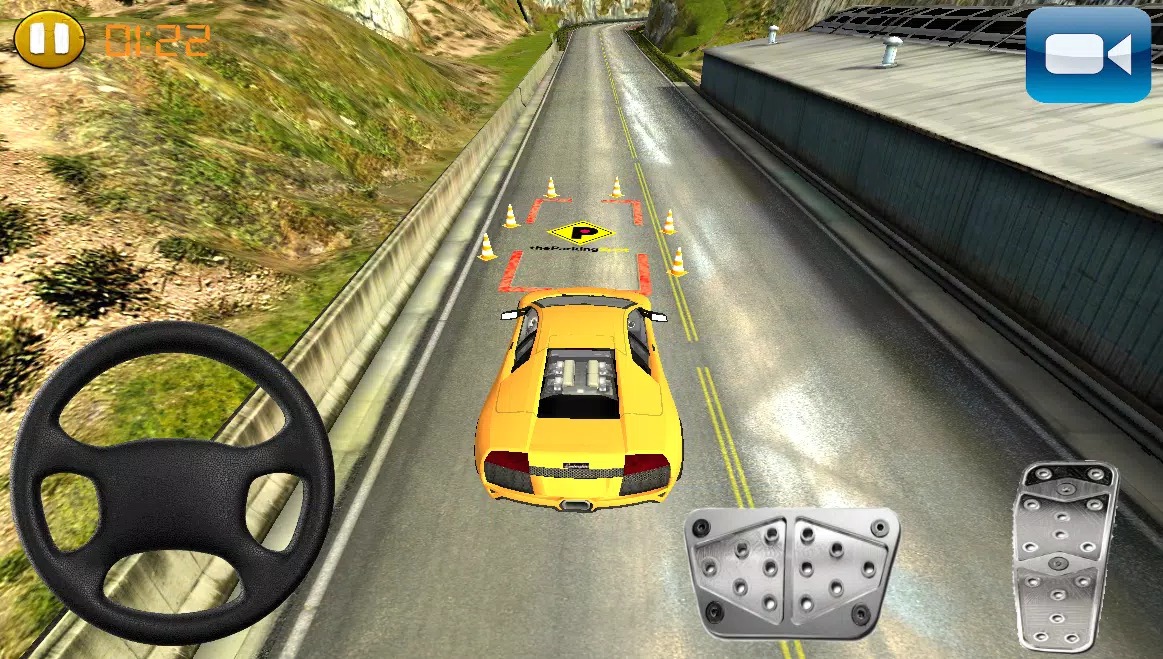1163x659 pixels.
Task: Tap the black steering wheel control
Action: 171,482
